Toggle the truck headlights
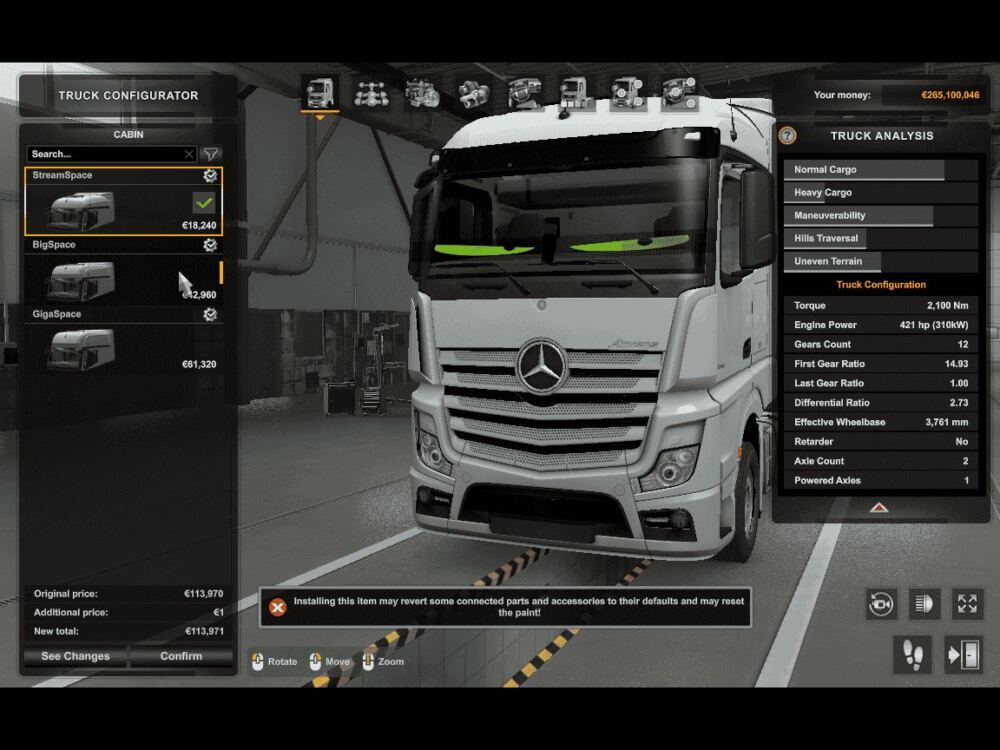 (924, 604)
